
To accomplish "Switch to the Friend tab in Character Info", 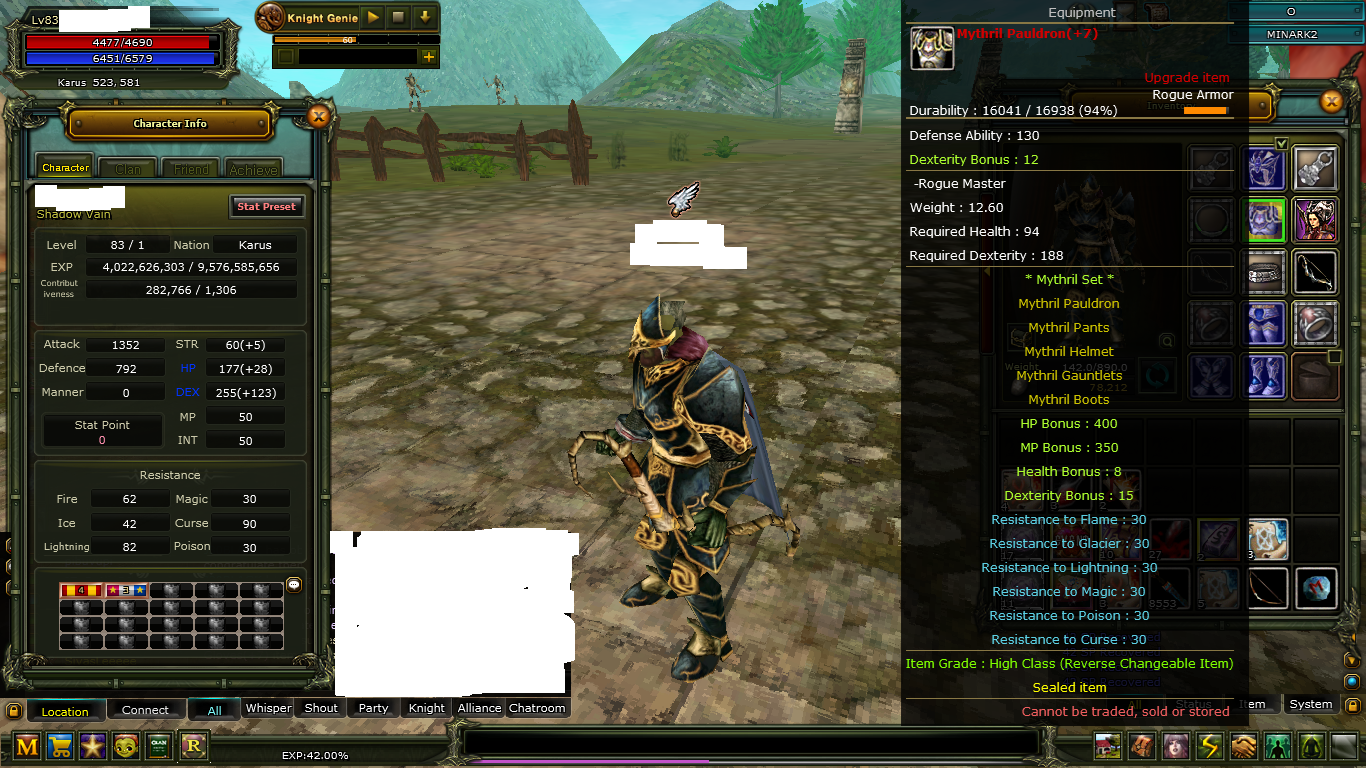I will (191, 168).
